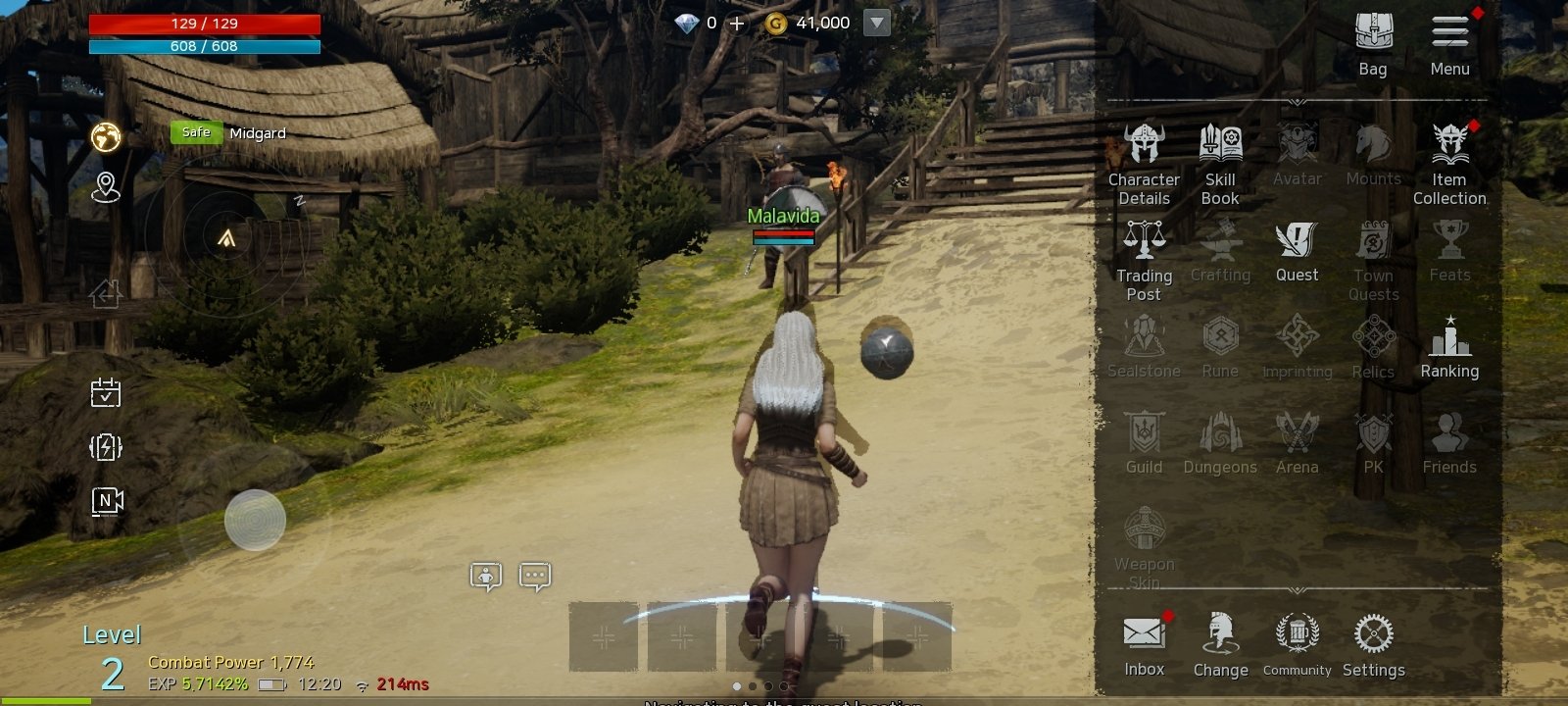
Task: Click the location pin icon
Action: tap(106, 186)
